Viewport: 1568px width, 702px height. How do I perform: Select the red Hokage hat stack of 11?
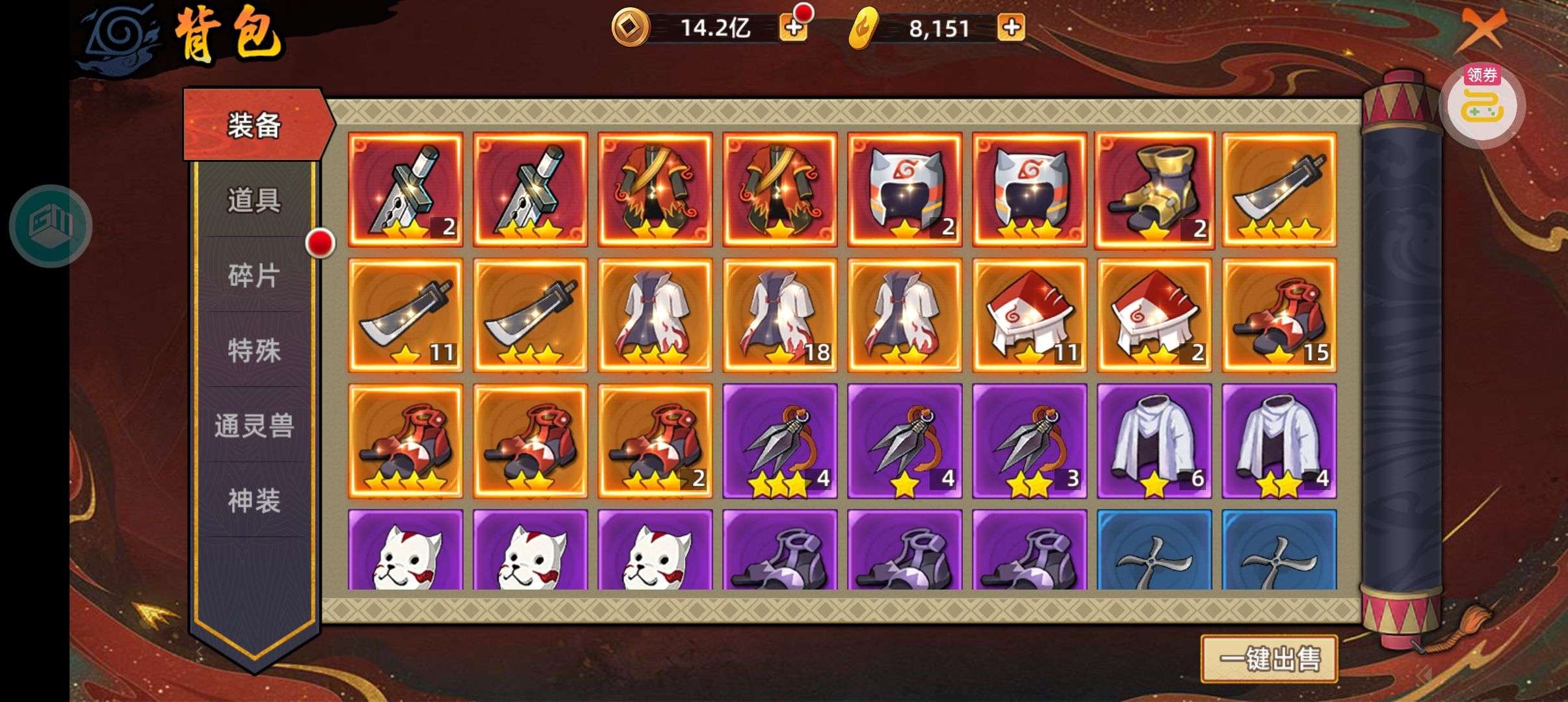coord(1029,315)
